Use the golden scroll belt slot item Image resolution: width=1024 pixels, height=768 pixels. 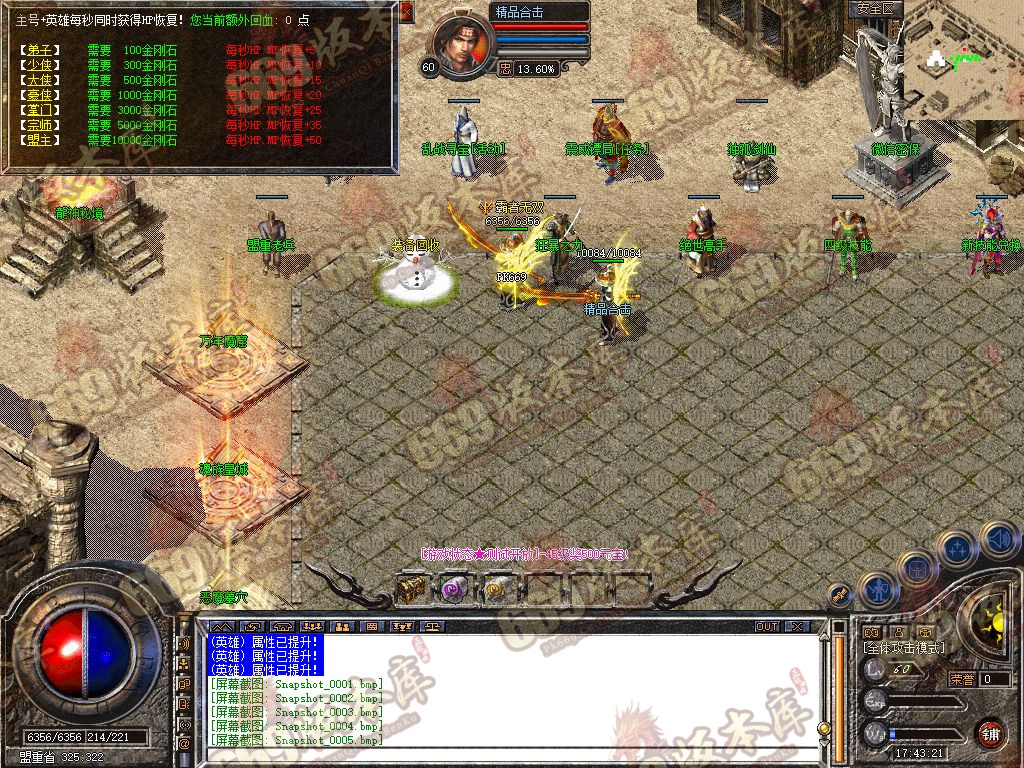[x=495, y=589]
